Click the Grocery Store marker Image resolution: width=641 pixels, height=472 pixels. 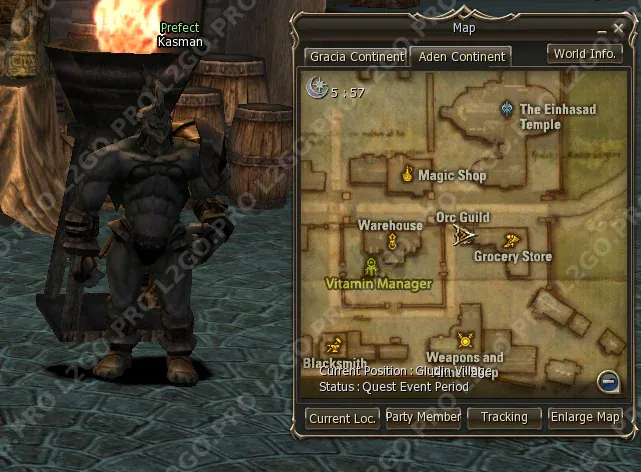click(511, 240)
